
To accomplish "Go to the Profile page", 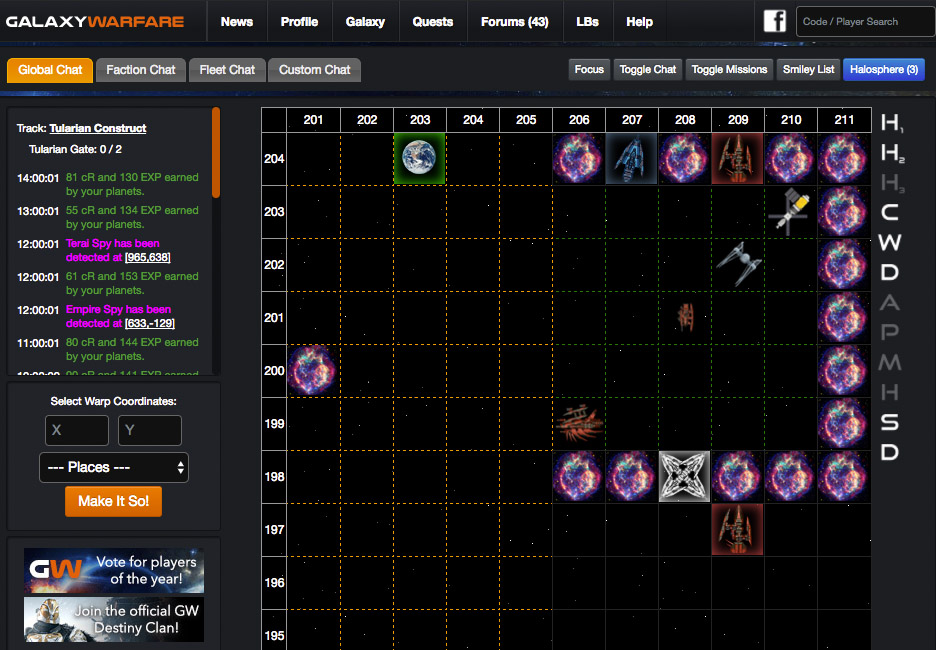I will tap(299, 22).
